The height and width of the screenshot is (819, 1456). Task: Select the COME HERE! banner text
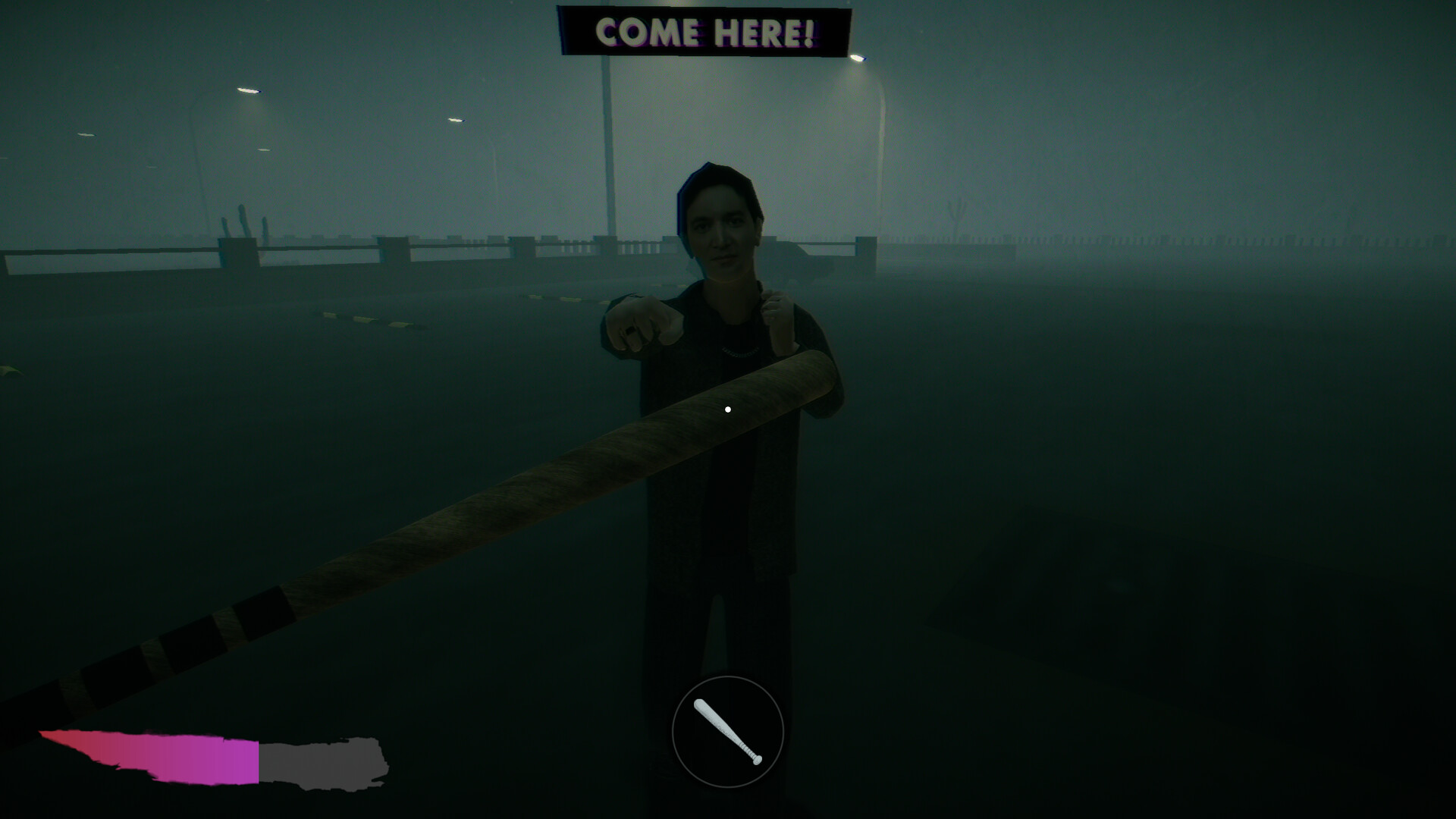click(704, 32)
